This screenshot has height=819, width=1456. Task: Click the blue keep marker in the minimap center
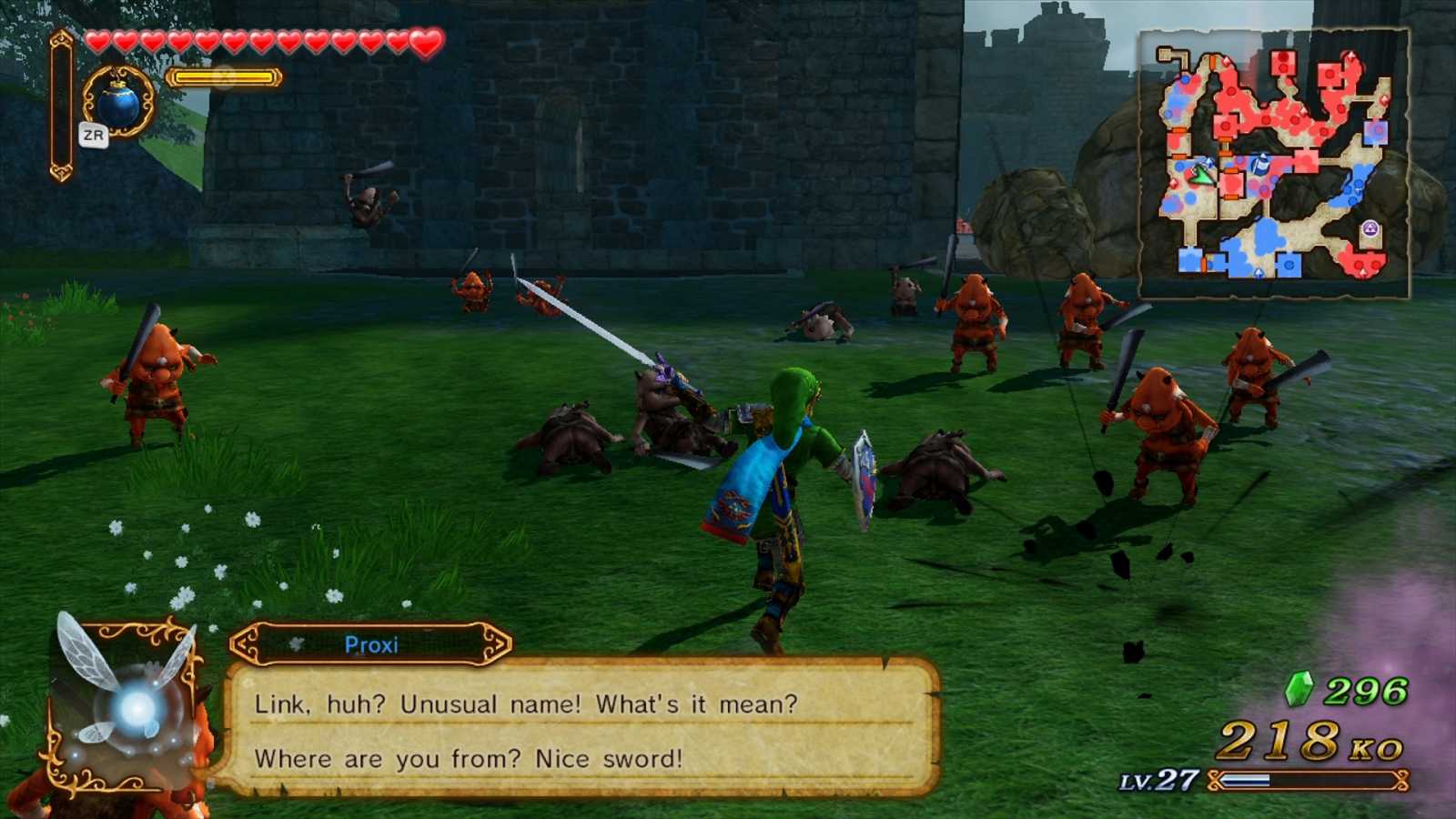[x=1260, y=167]
